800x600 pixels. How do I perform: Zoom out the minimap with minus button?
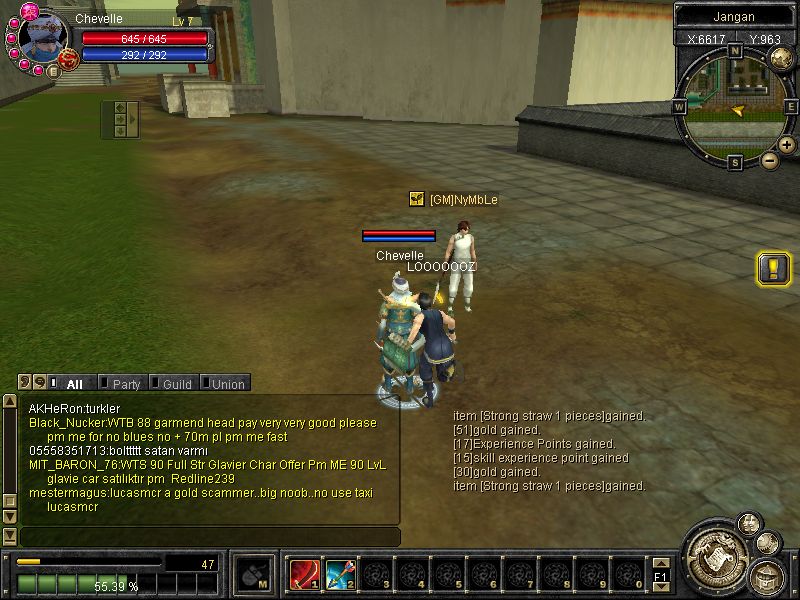pos(770,160)
